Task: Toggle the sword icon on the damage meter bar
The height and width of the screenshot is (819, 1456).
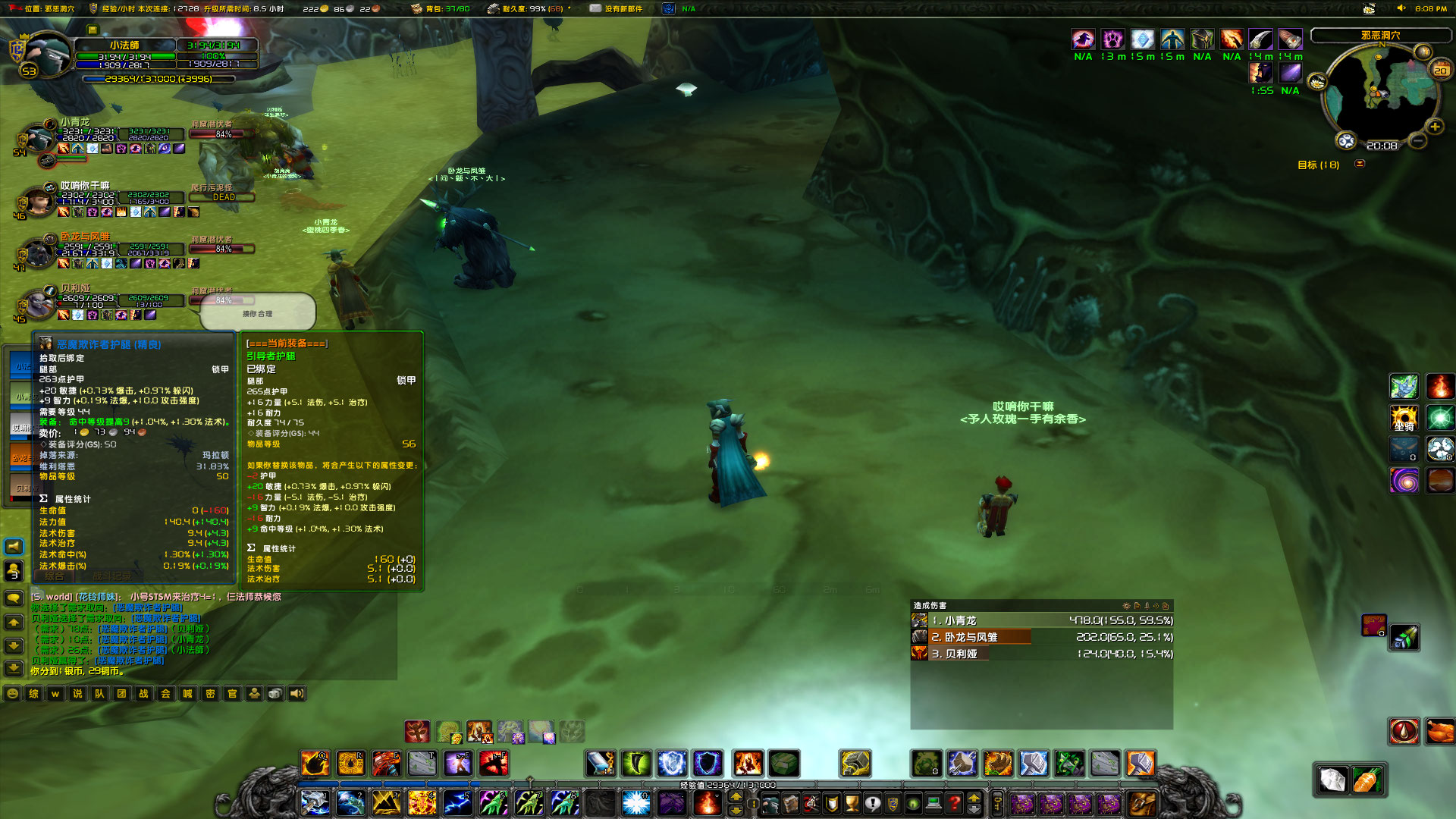Action: (1147, 607)
